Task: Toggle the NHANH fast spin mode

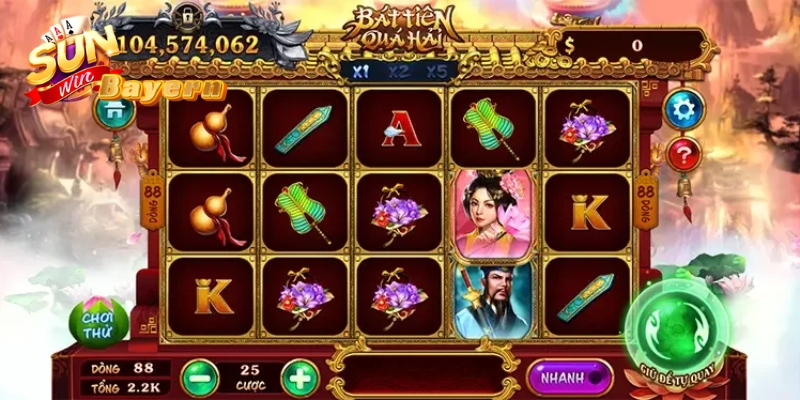Action: [x=569, y=377]
